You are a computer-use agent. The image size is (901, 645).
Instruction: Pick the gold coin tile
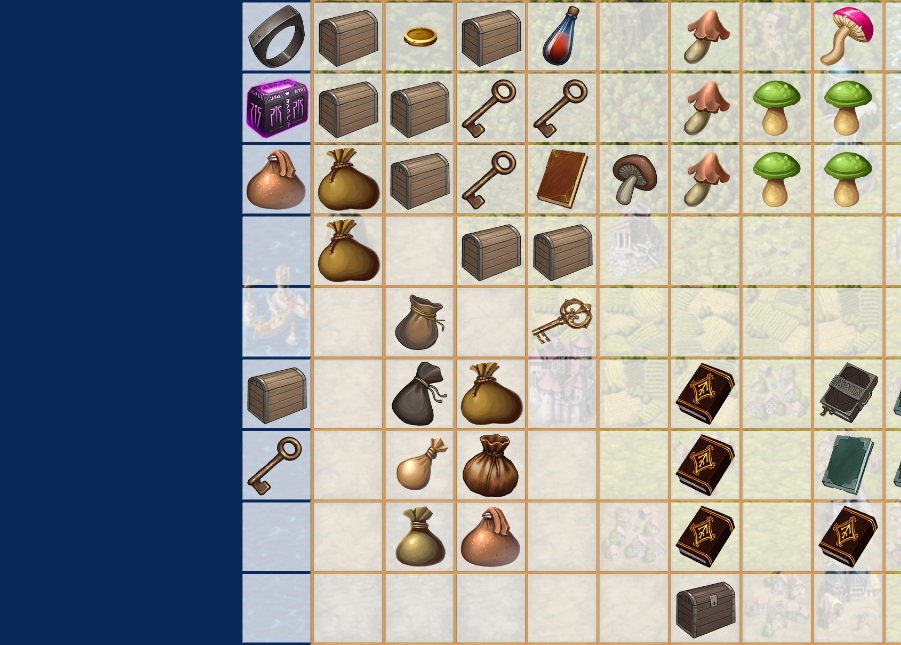tap(420, 37)
